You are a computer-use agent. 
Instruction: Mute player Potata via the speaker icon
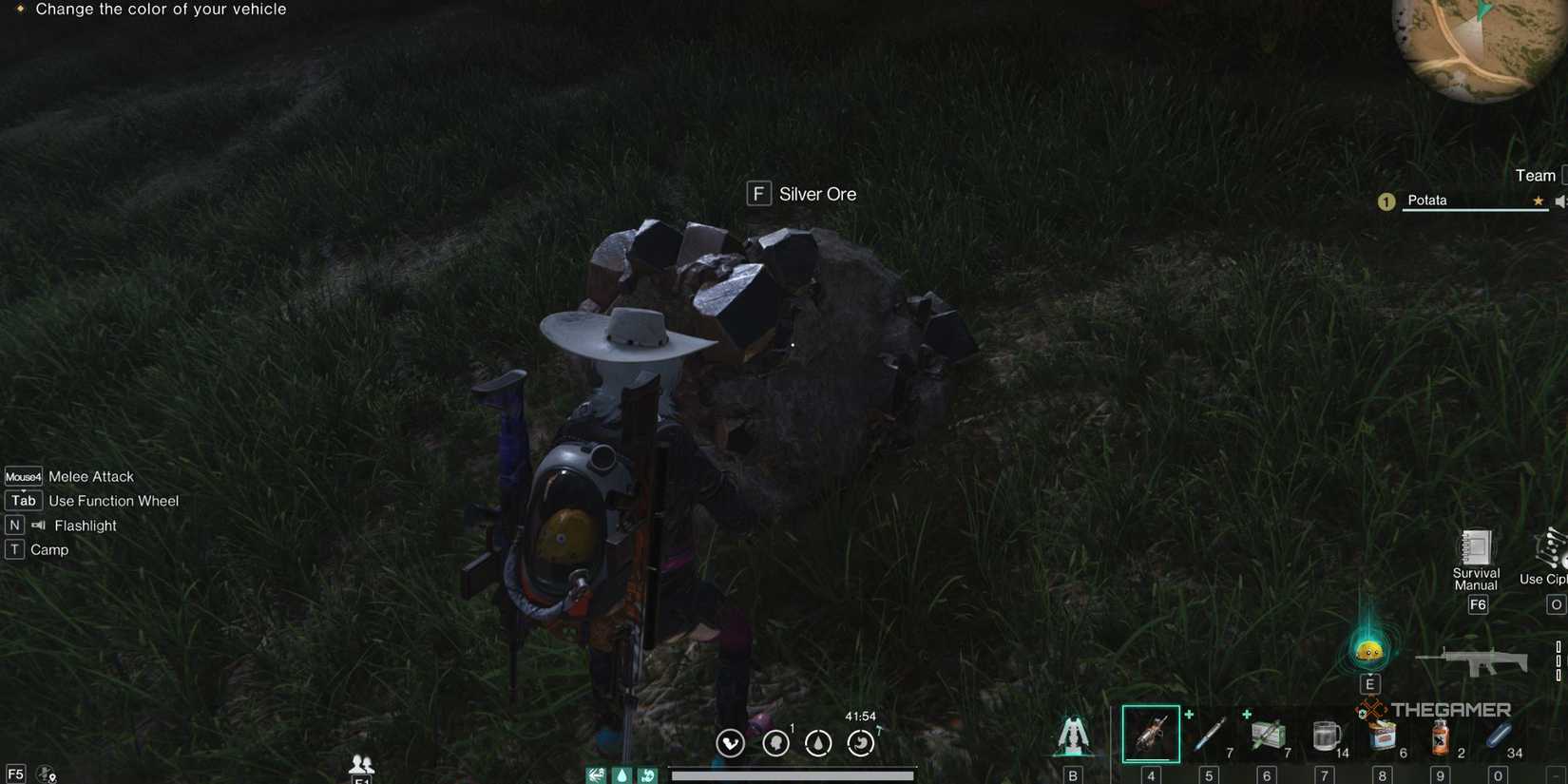[1561, 201]
